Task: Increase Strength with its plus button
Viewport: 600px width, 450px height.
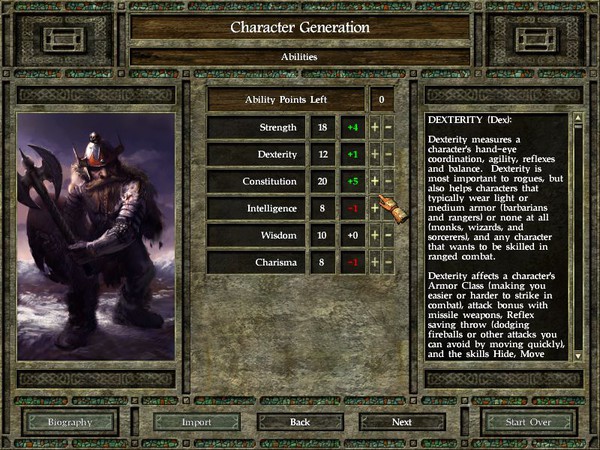Action: click(x=375, y=128)
